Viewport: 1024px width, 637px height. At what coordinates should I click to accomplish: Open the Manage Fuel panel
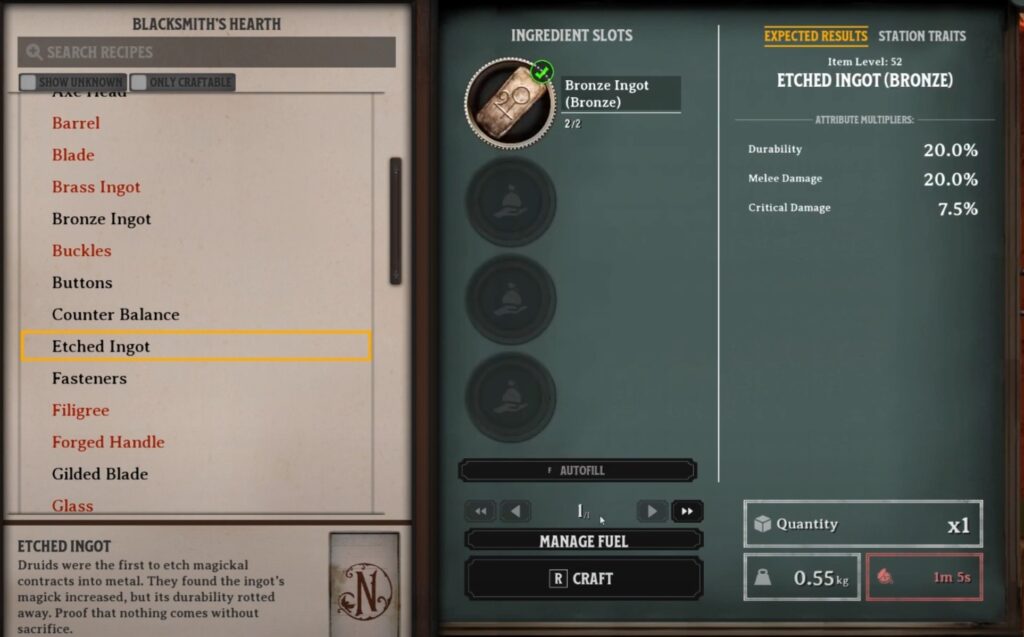583,541
